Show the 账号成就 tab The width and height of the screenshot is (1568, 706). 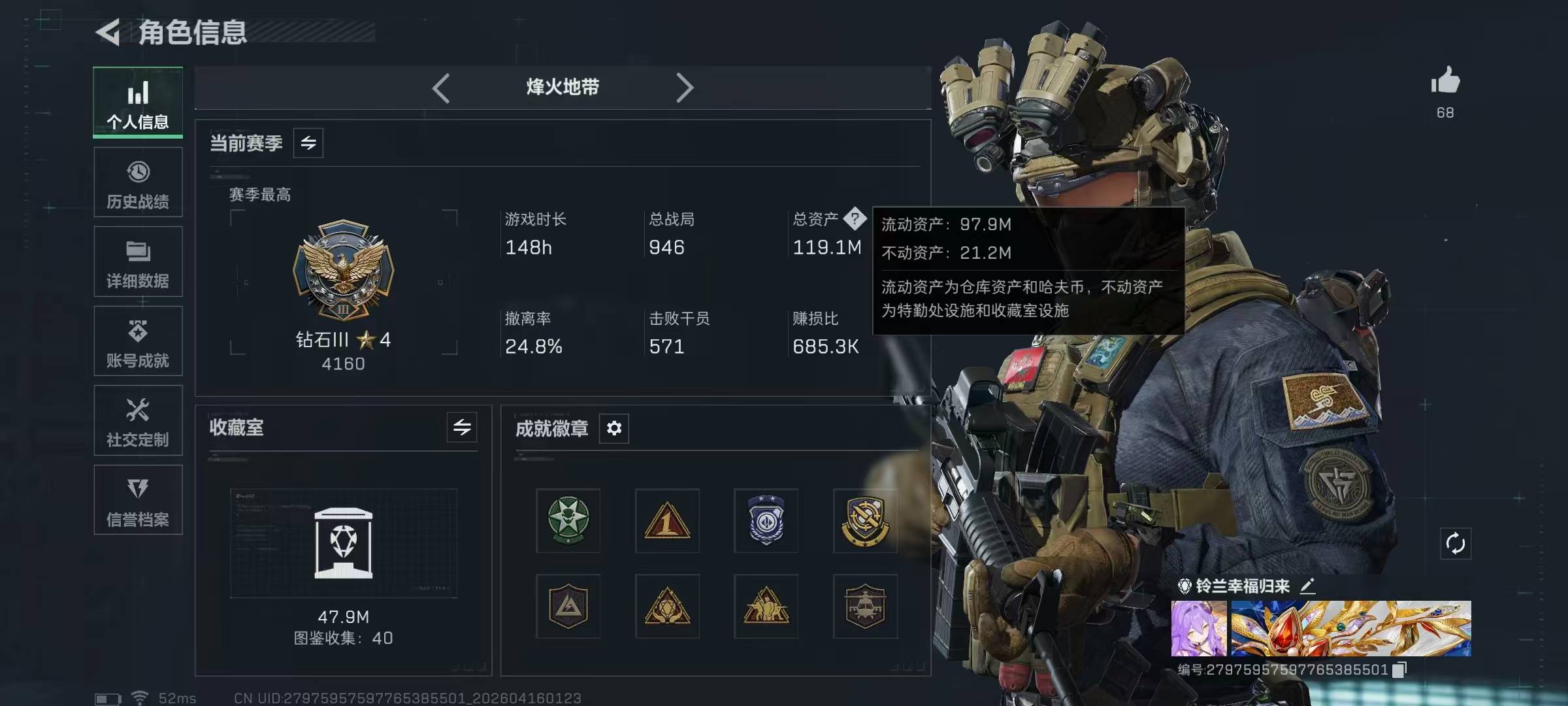pyautogui.click(x=138, y=342)
